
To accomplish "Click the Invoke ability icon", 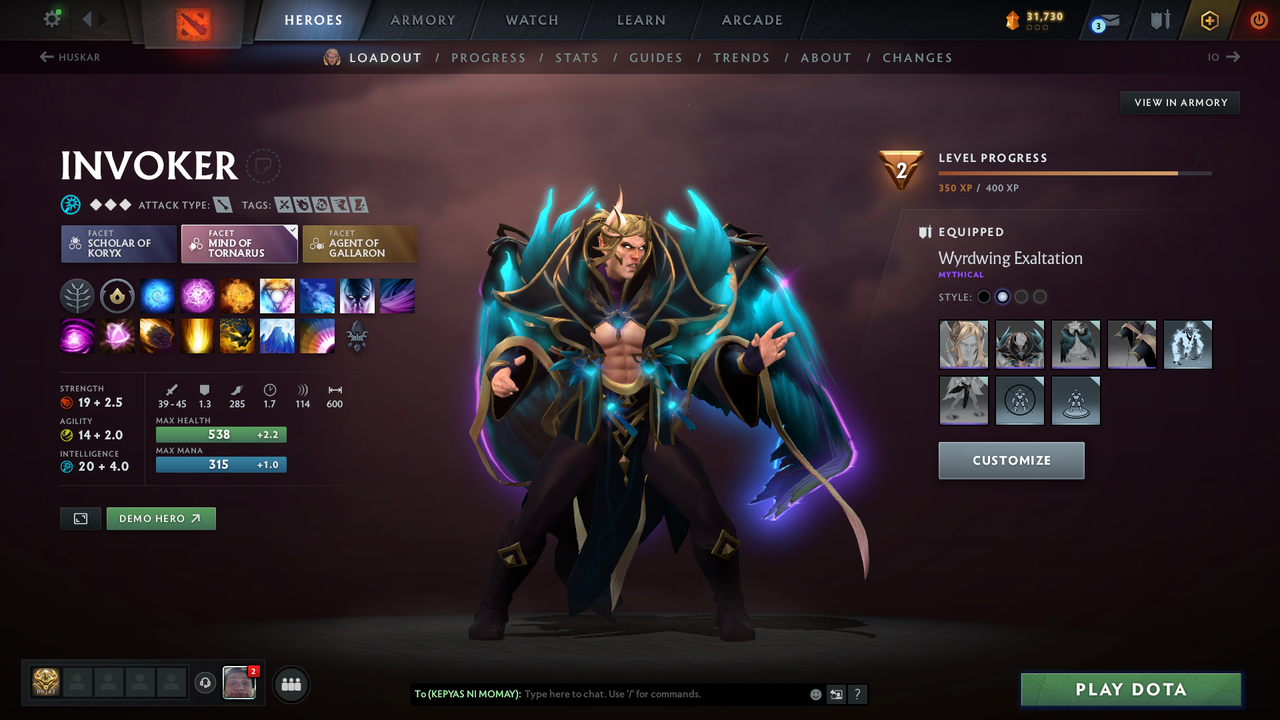I will (x=277, y=295).
